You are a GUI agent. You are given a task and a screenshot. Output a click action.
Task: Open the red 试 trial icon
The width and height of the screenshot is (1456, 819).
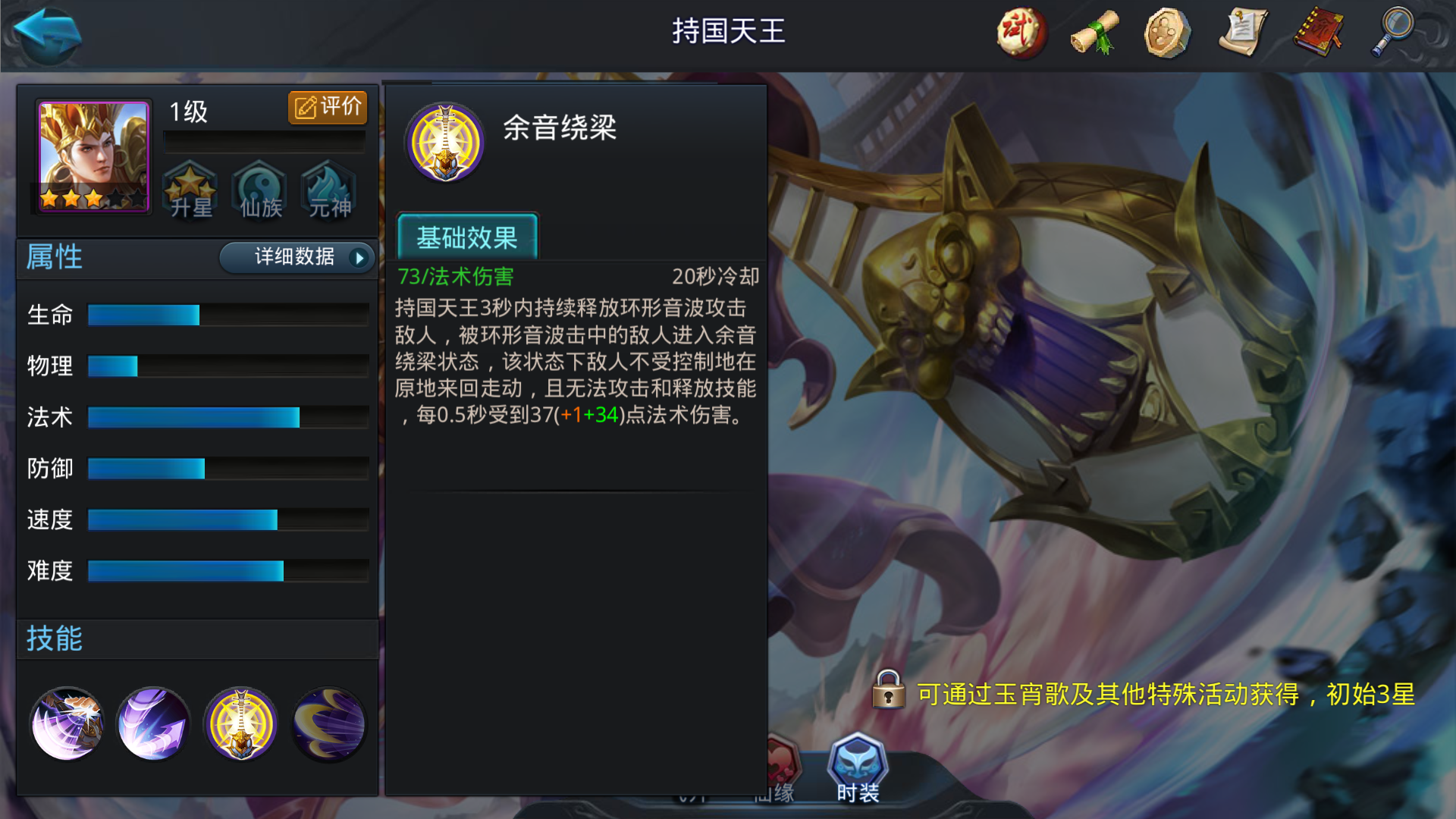[1021, 33]
